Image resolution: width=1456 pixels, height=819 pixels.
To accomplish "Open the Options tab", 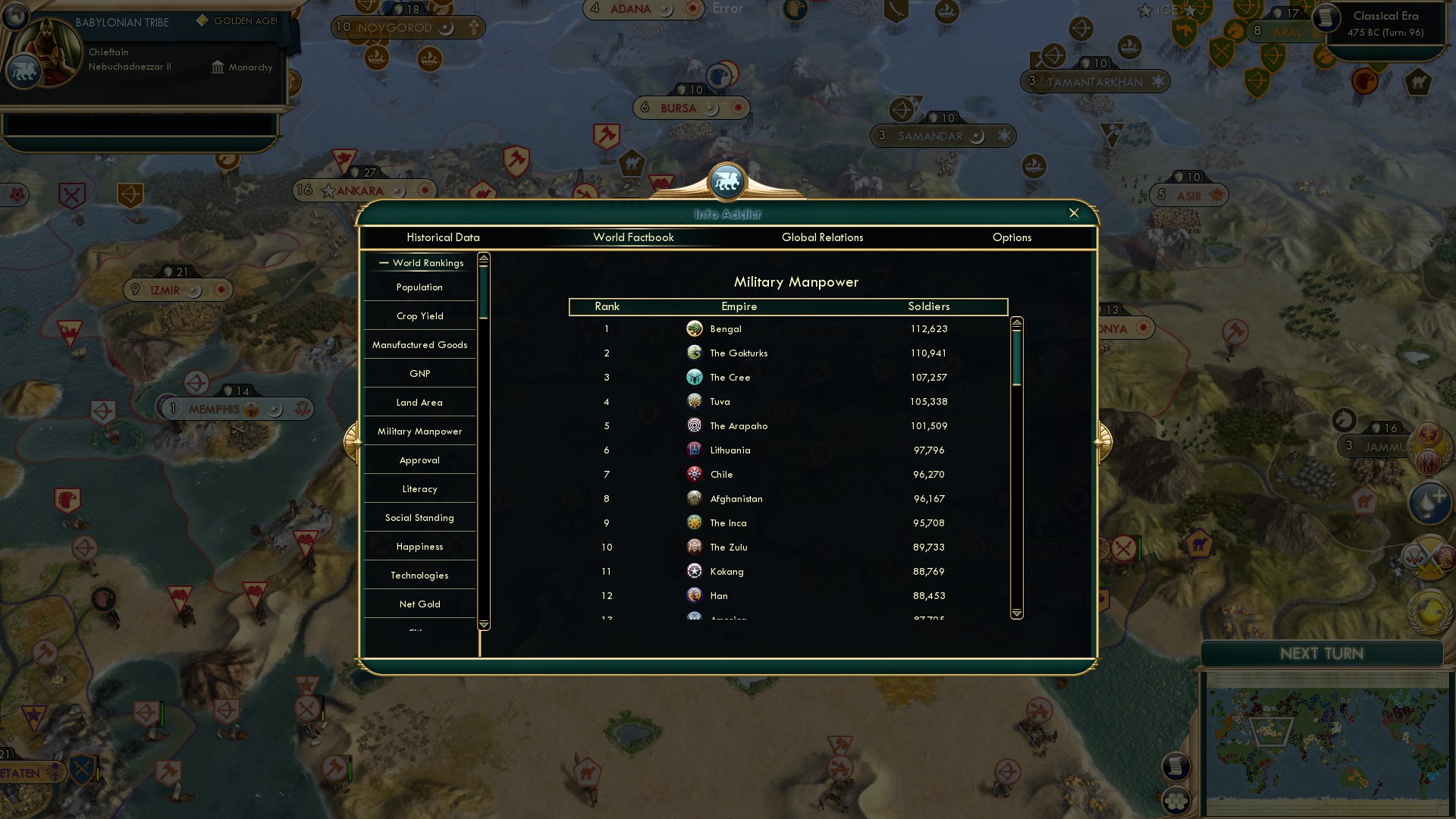I will [1012, 237].
